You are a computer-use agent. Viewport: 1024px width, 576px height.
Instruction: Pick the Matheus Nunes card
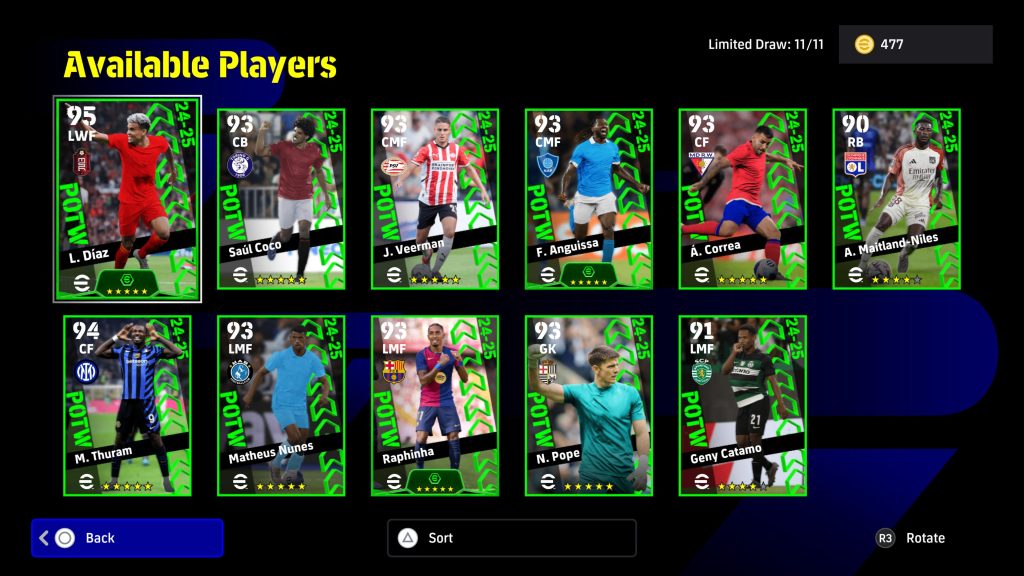[x=281, y=405]
